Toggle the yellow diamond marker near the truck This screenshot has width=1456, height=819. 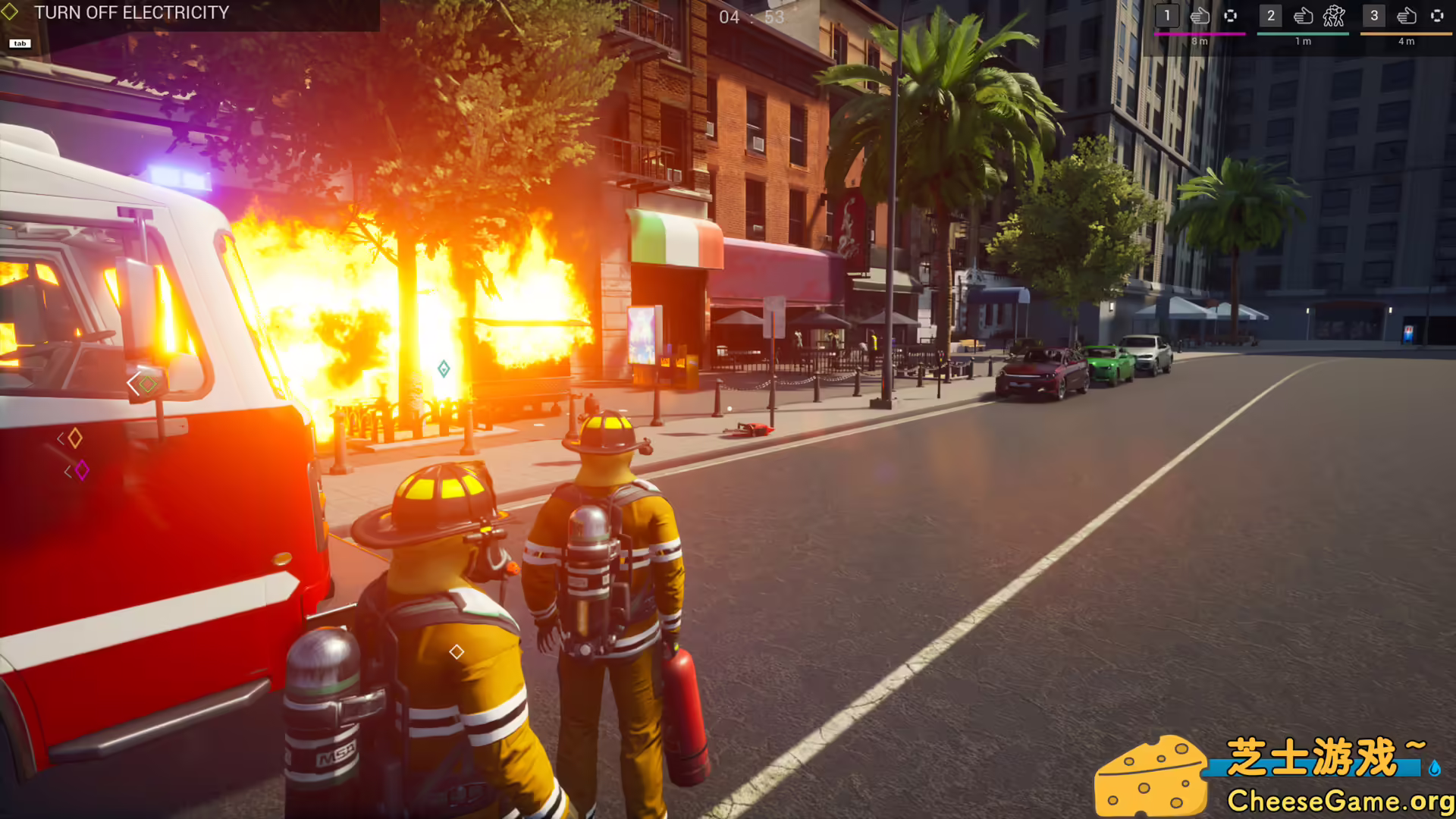74,438
